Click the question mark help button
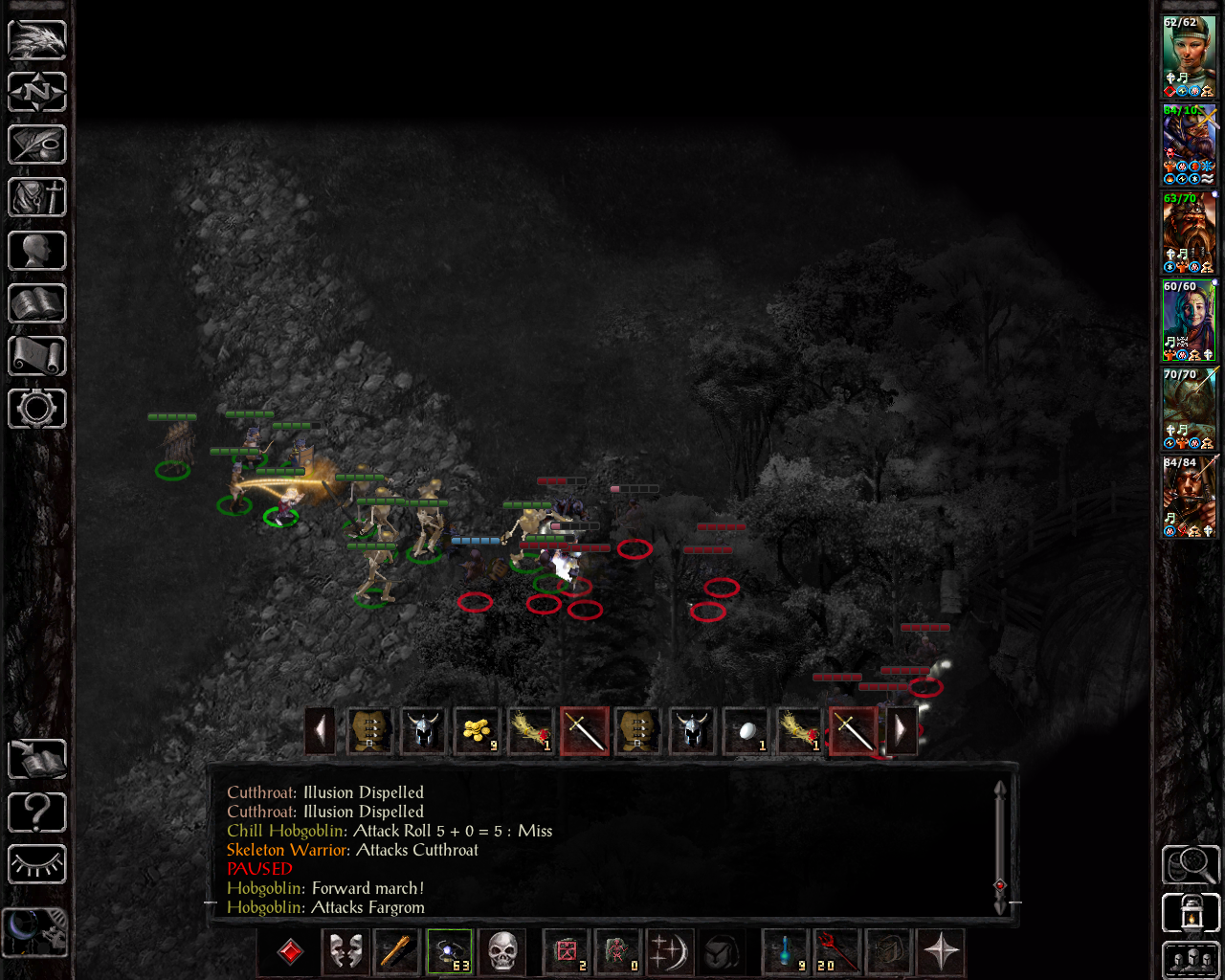Viewport: 1225px width, 980px height. (37, 813)
